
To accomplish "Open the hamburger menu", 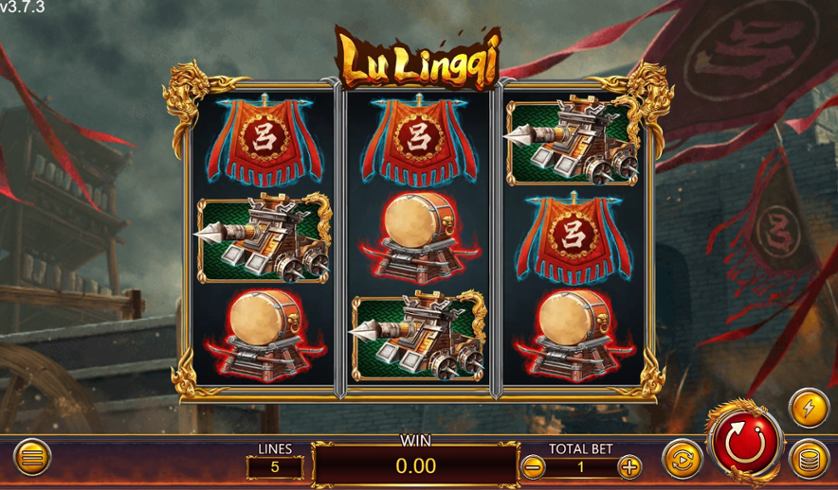I will (x=32, y=459).
